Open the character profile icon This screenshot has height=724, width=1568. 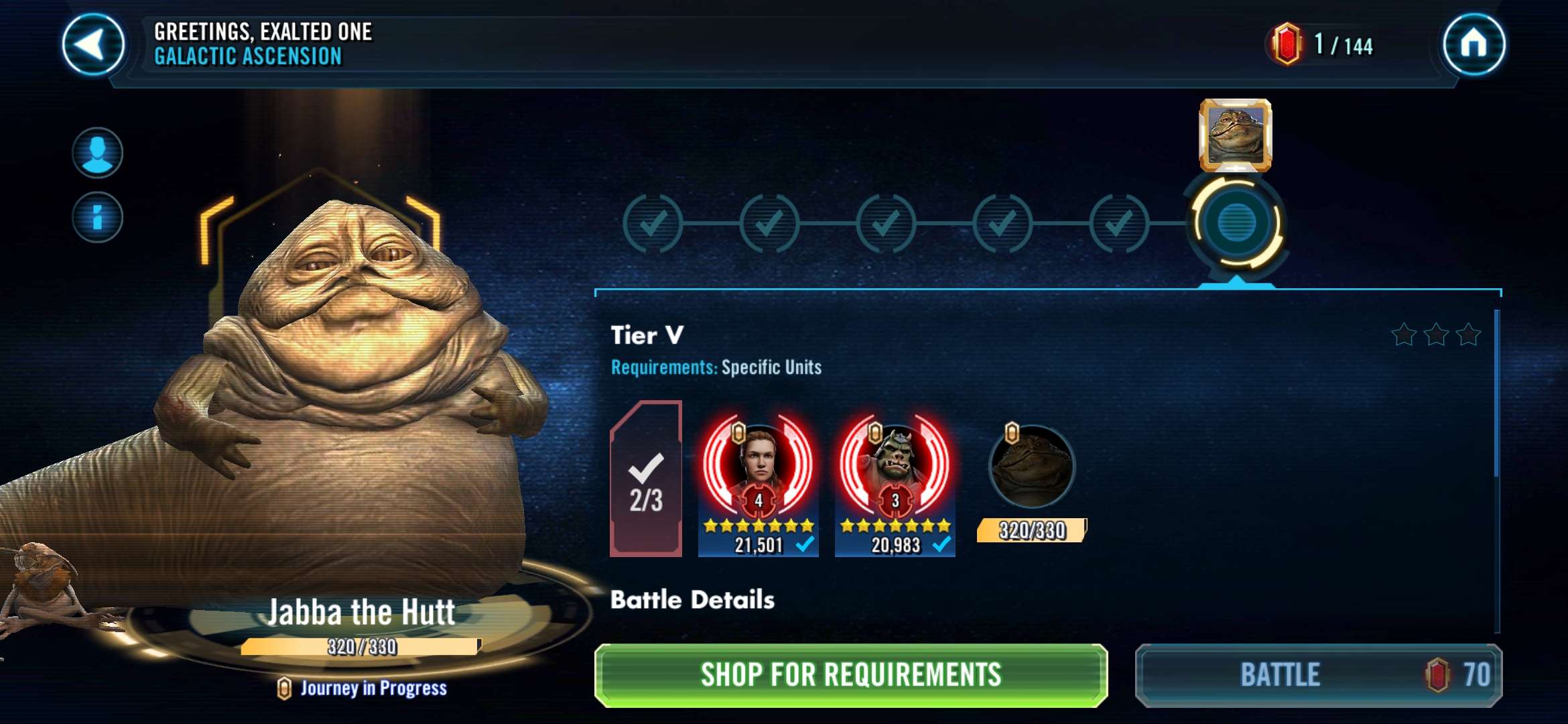[97, 153]
